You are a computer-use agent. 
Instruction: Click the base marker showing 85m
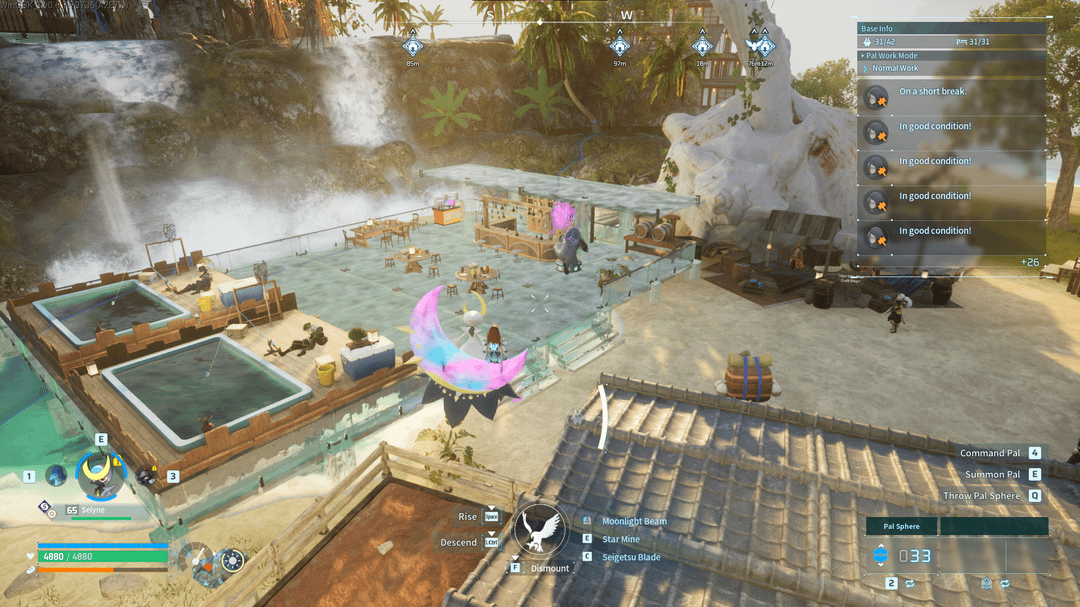tap(412, 46)
